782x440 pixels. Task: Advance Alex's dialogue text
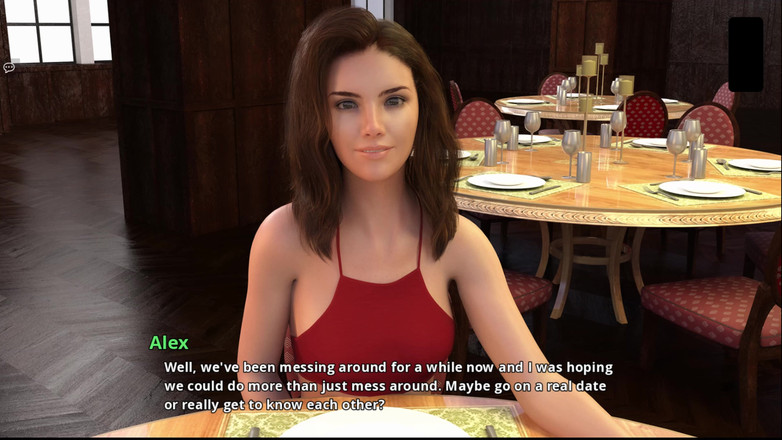[388, 385]
